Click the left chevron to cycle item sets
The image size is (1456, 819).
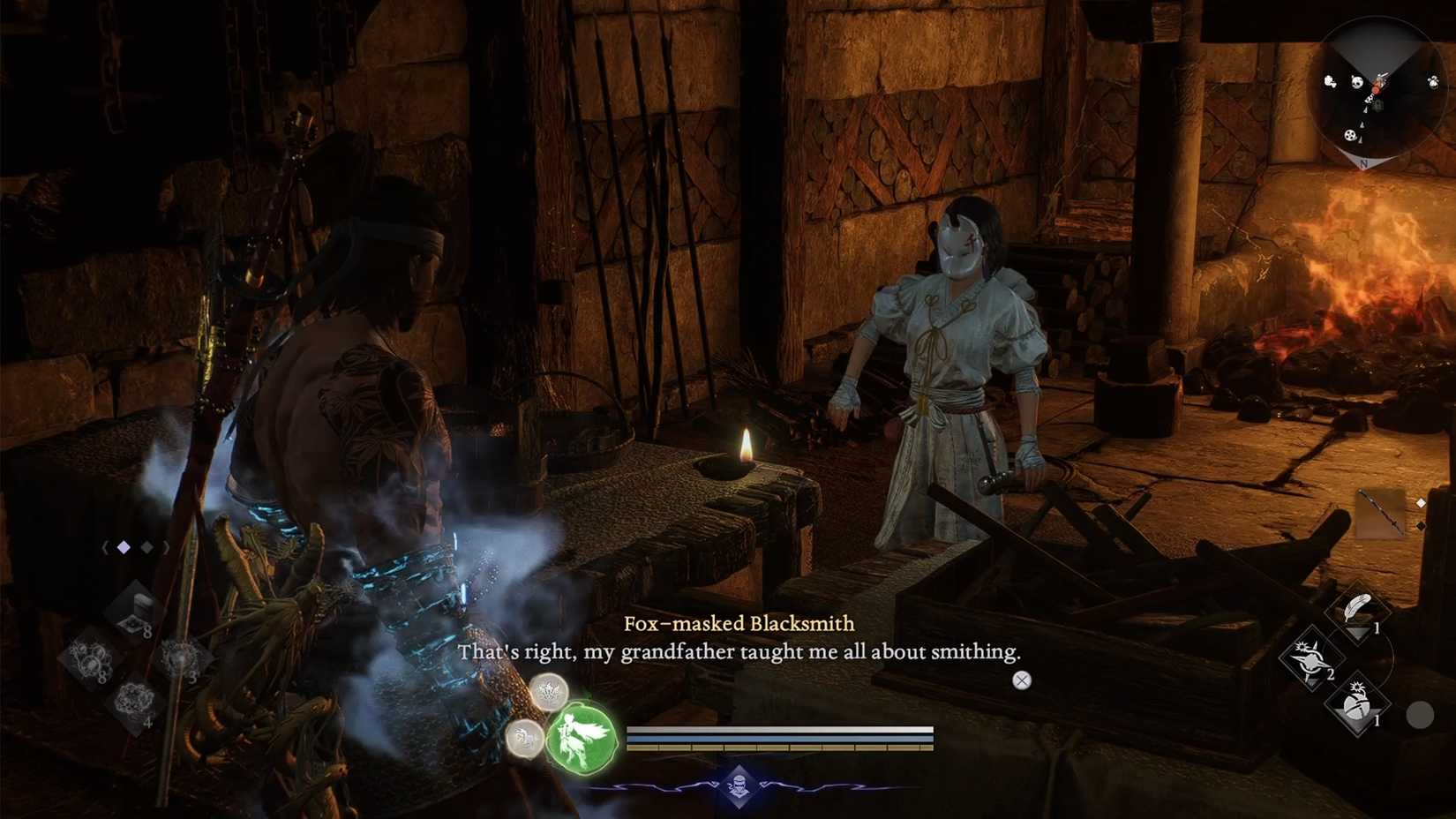tap(107, 547)
